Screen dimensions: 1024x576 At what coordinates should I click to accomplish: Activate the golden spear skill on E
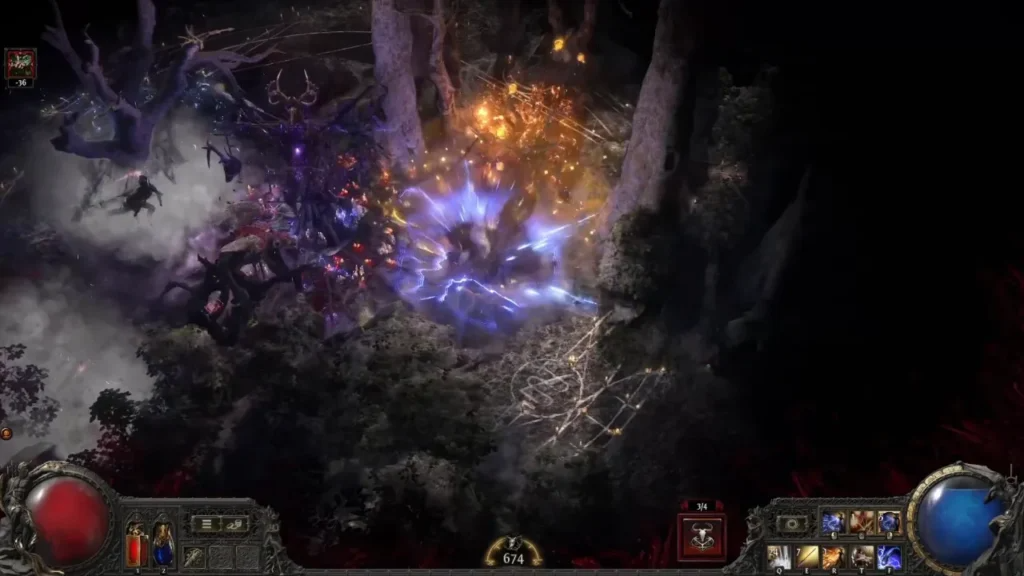tap(807, 556)
